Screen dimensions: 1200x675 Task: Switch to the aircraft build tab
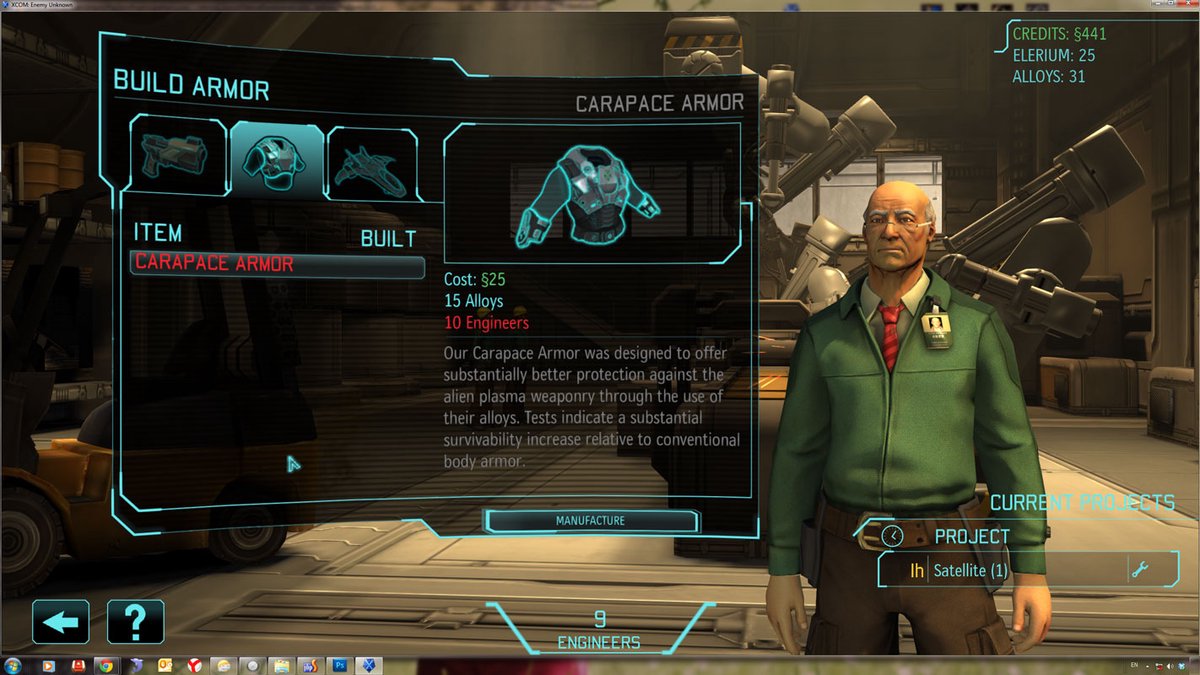point(372,164)
